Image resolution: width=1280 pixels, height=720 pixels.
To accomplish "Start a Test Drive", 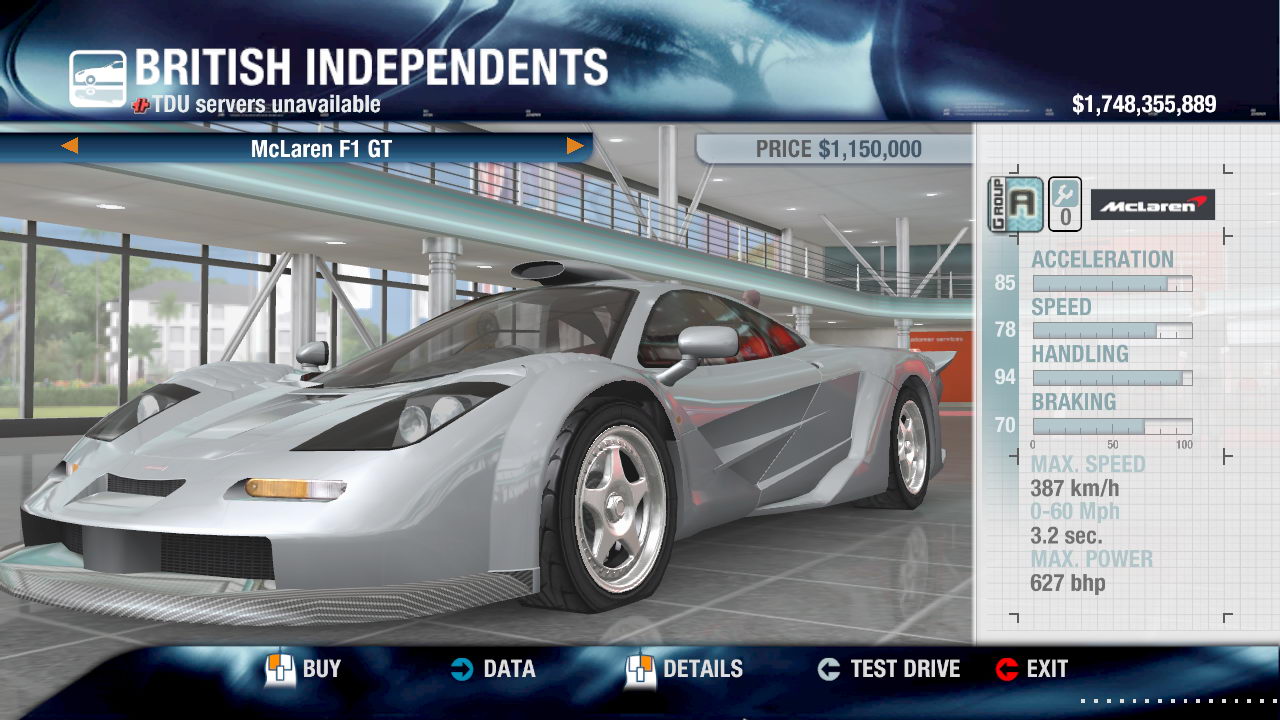I will click(888, 669).
